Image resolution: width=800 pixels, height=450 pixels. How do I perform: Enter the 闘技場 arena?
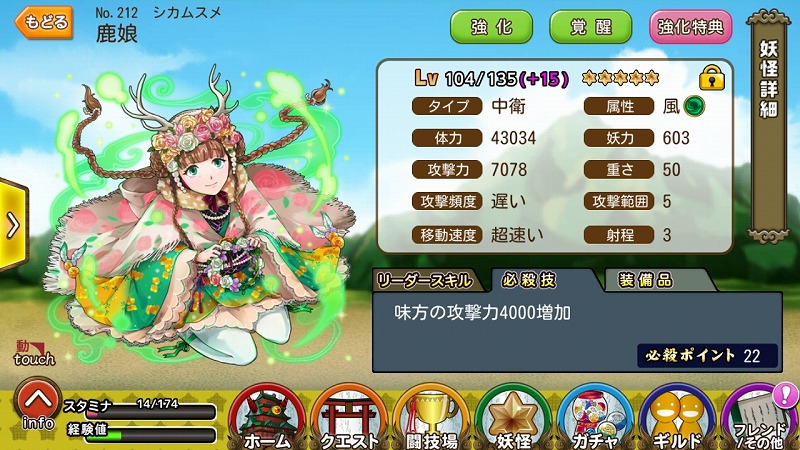432,417
